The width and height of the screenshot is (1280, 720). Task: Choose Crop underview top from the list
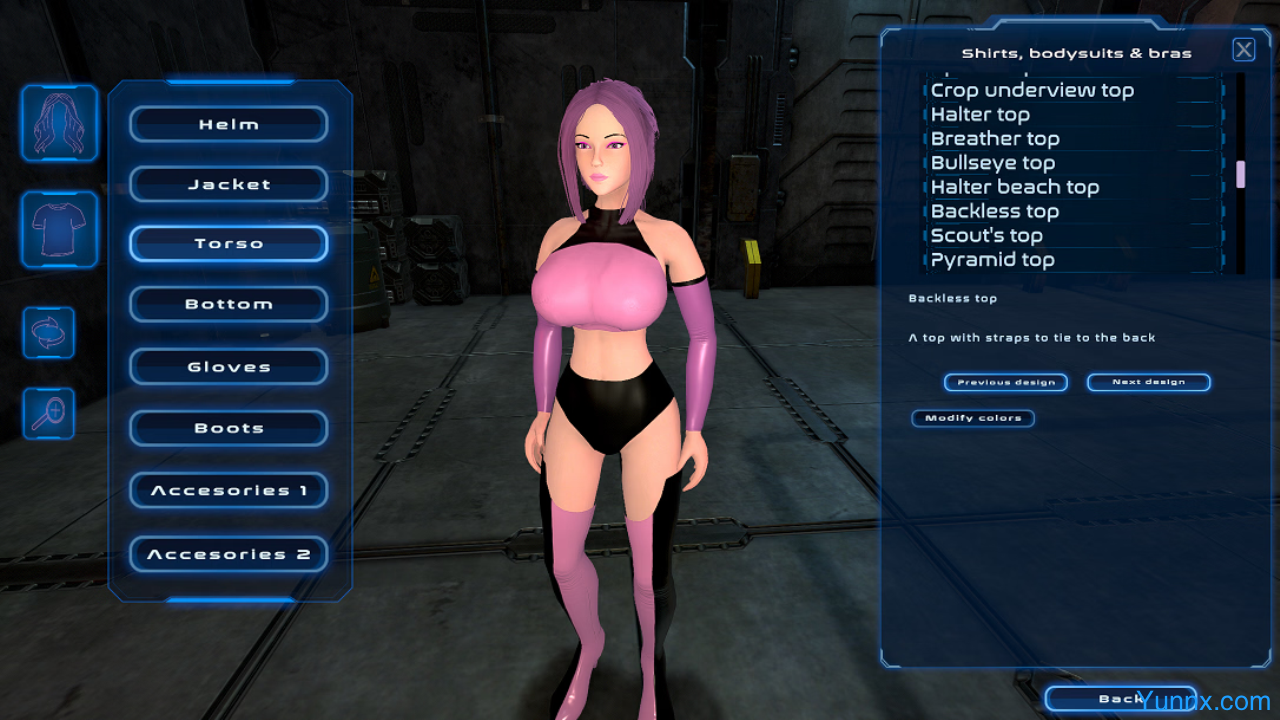[1032, 90]
